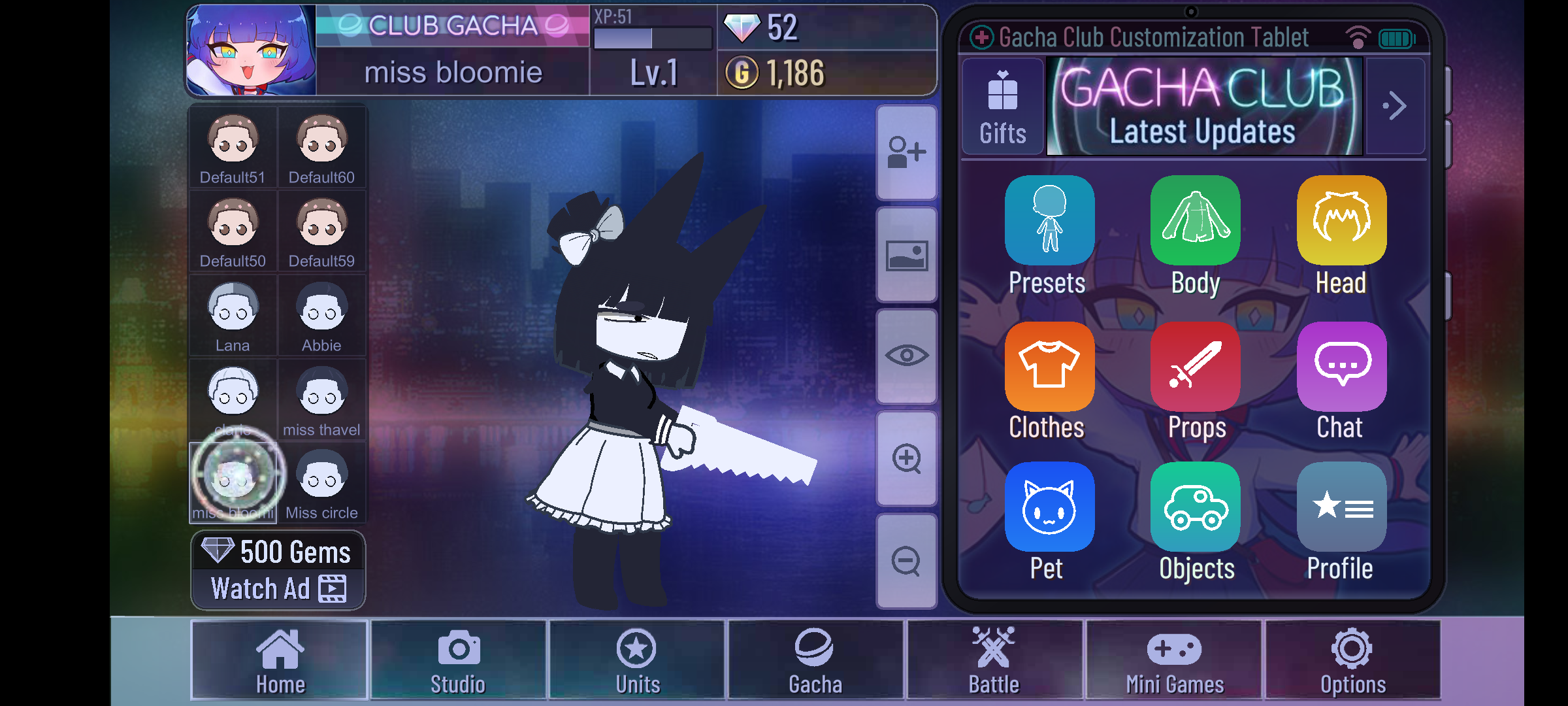Select the Lana character slot
This screenshot has height=706, width=1568.
pyautogui.click(x=233, y=316)
